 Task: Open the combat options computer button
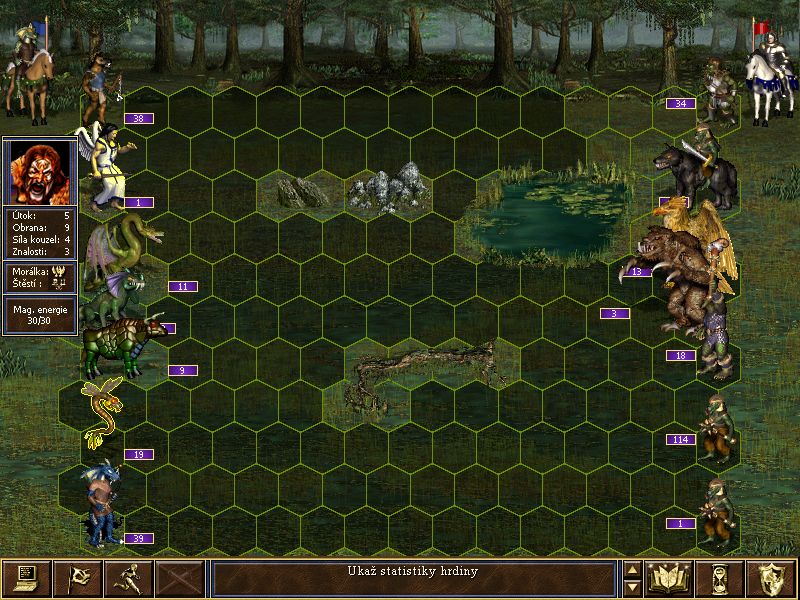pos(26,578)
